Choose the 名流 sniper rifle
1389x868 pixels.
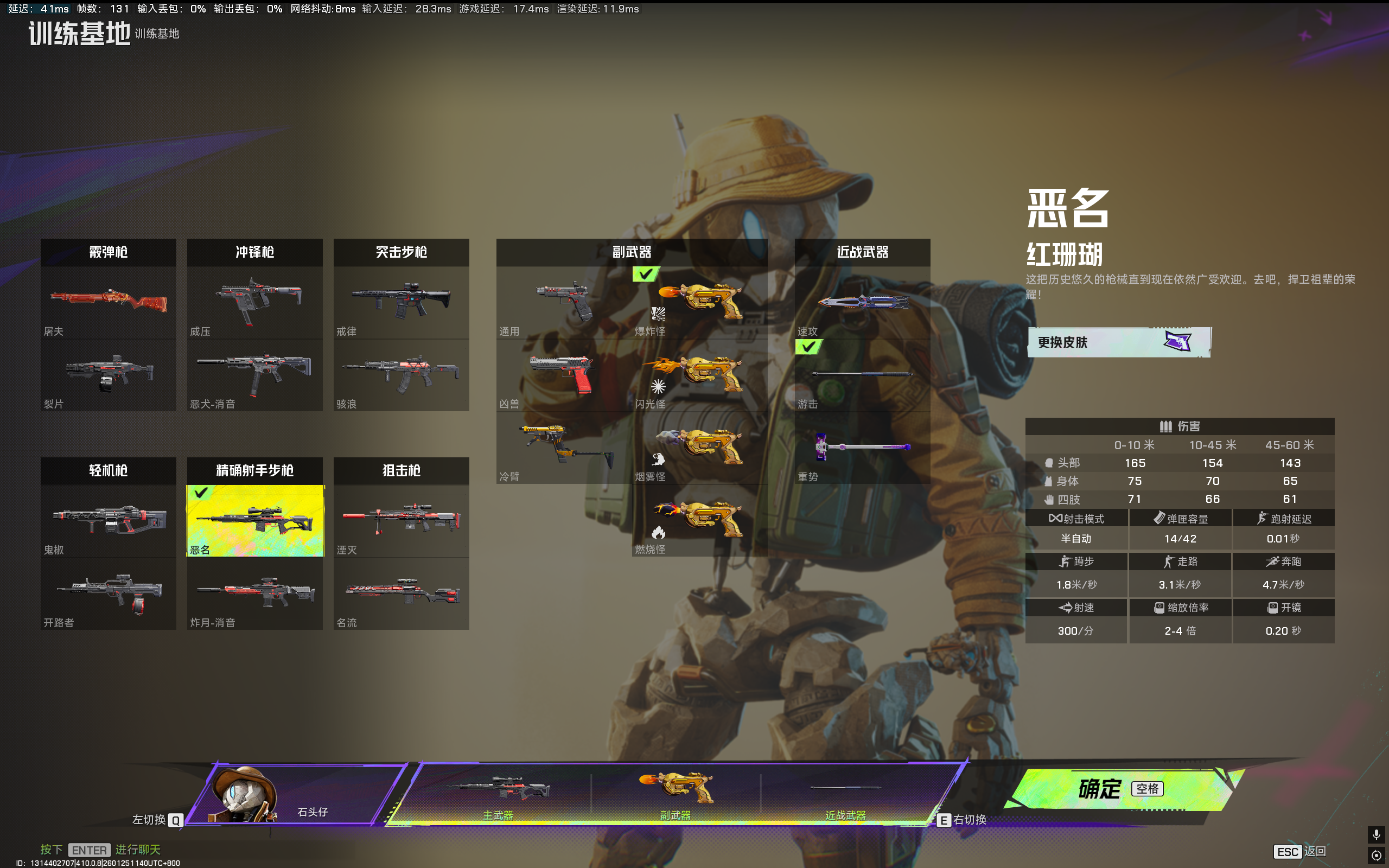tap(401, 593)
